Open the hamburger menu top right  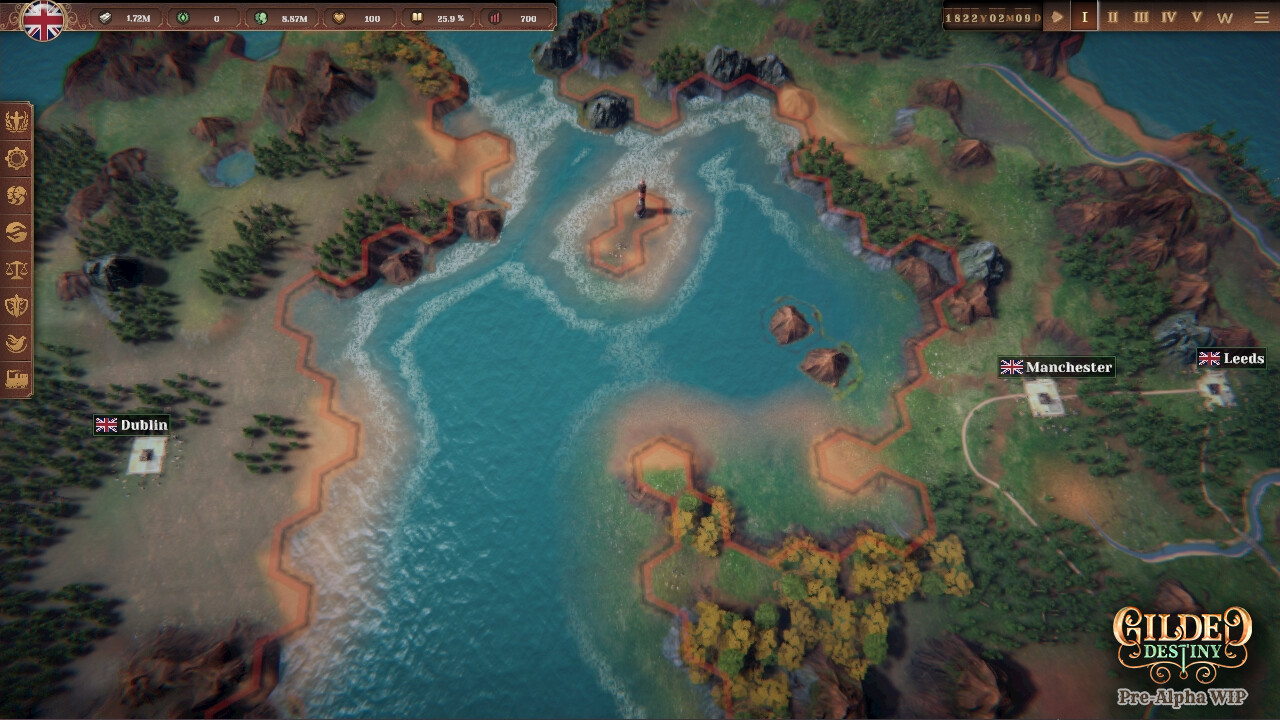tap(1262, 17)
